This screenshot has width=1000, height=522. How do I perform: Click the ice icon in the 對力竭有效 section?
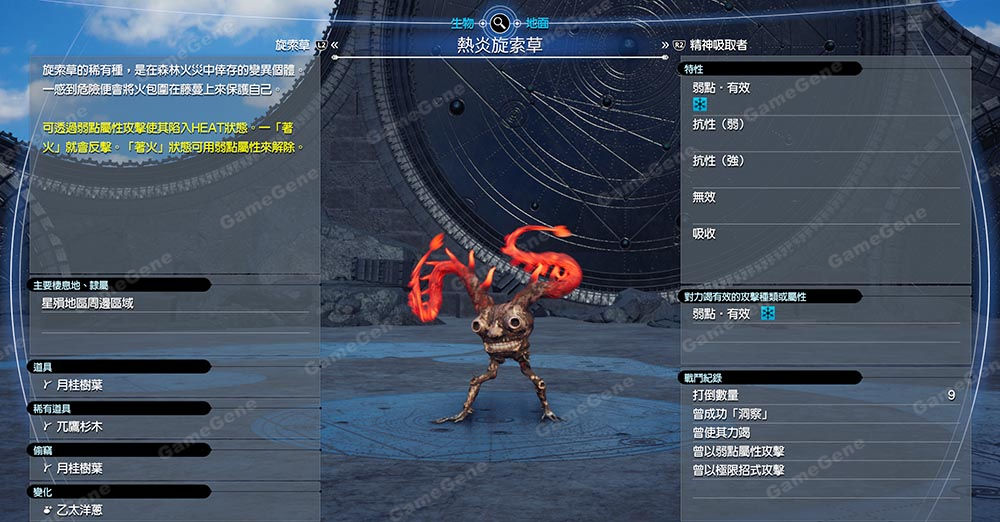click(768, 314)
